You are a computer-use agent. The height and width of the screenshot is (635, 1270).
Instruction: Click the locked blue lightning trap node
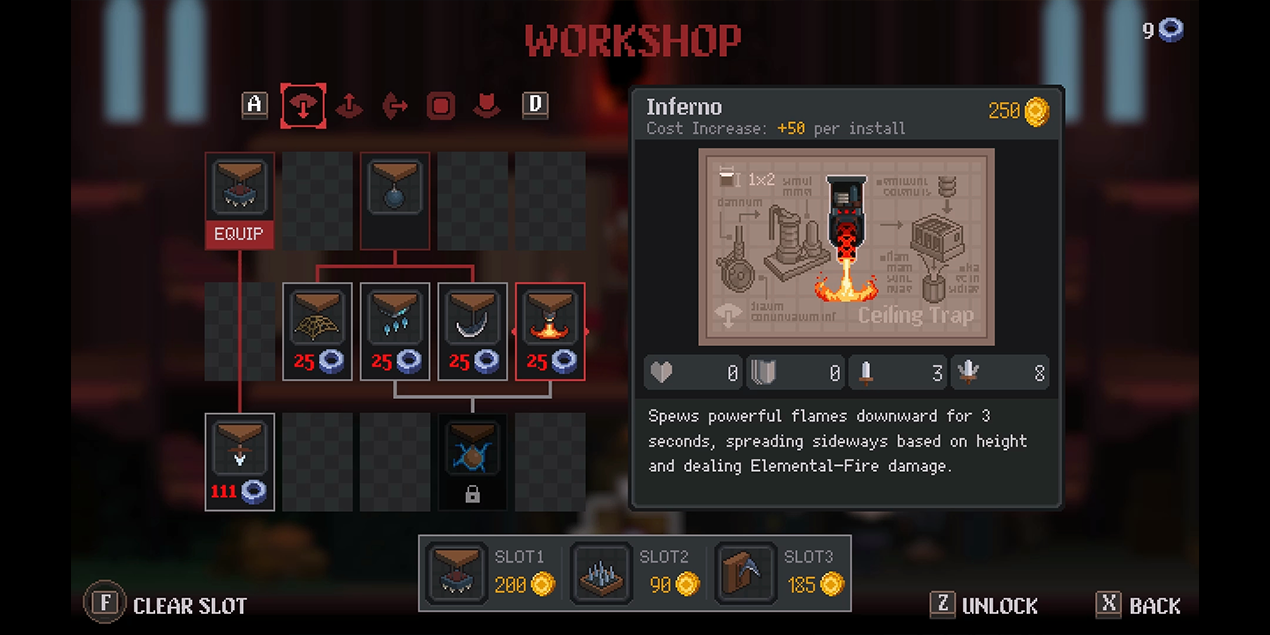[x=473, y=461]
